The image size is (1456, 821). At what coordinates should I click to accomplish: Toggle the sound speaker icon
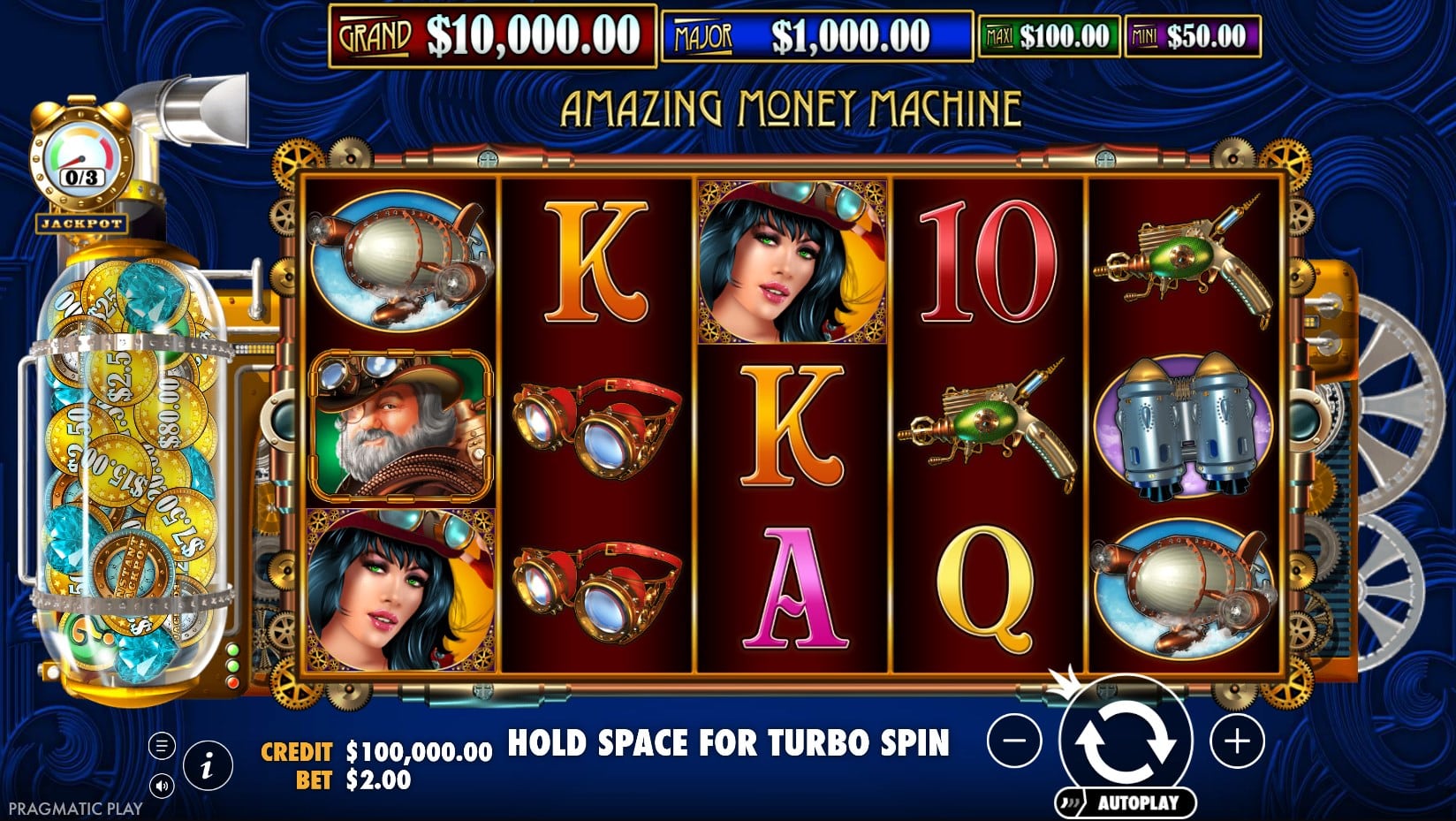162,785
